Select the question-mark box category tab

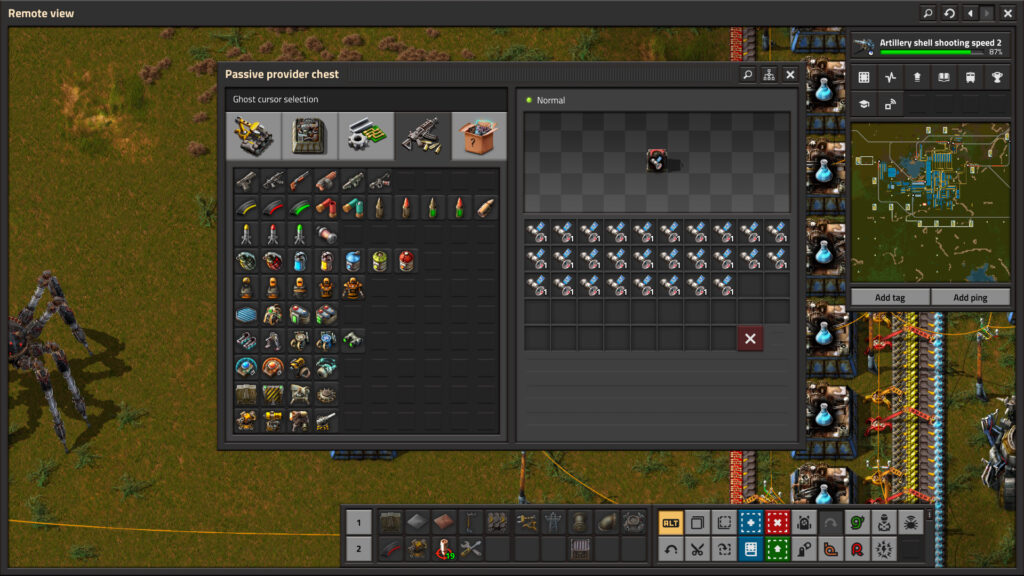tap(478, 136)
